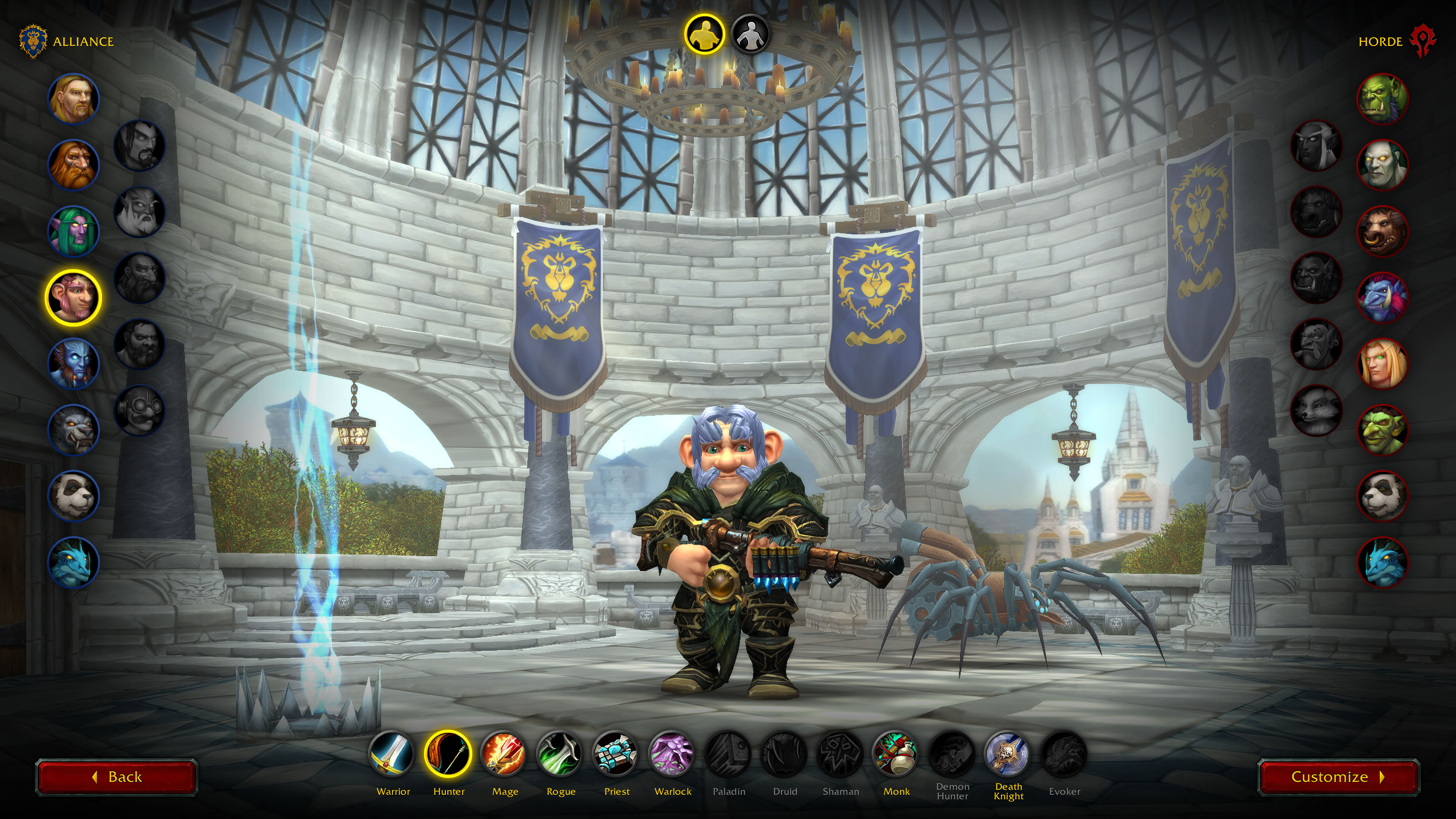Choose the Draenei race portrait

[x=74, y=364]
